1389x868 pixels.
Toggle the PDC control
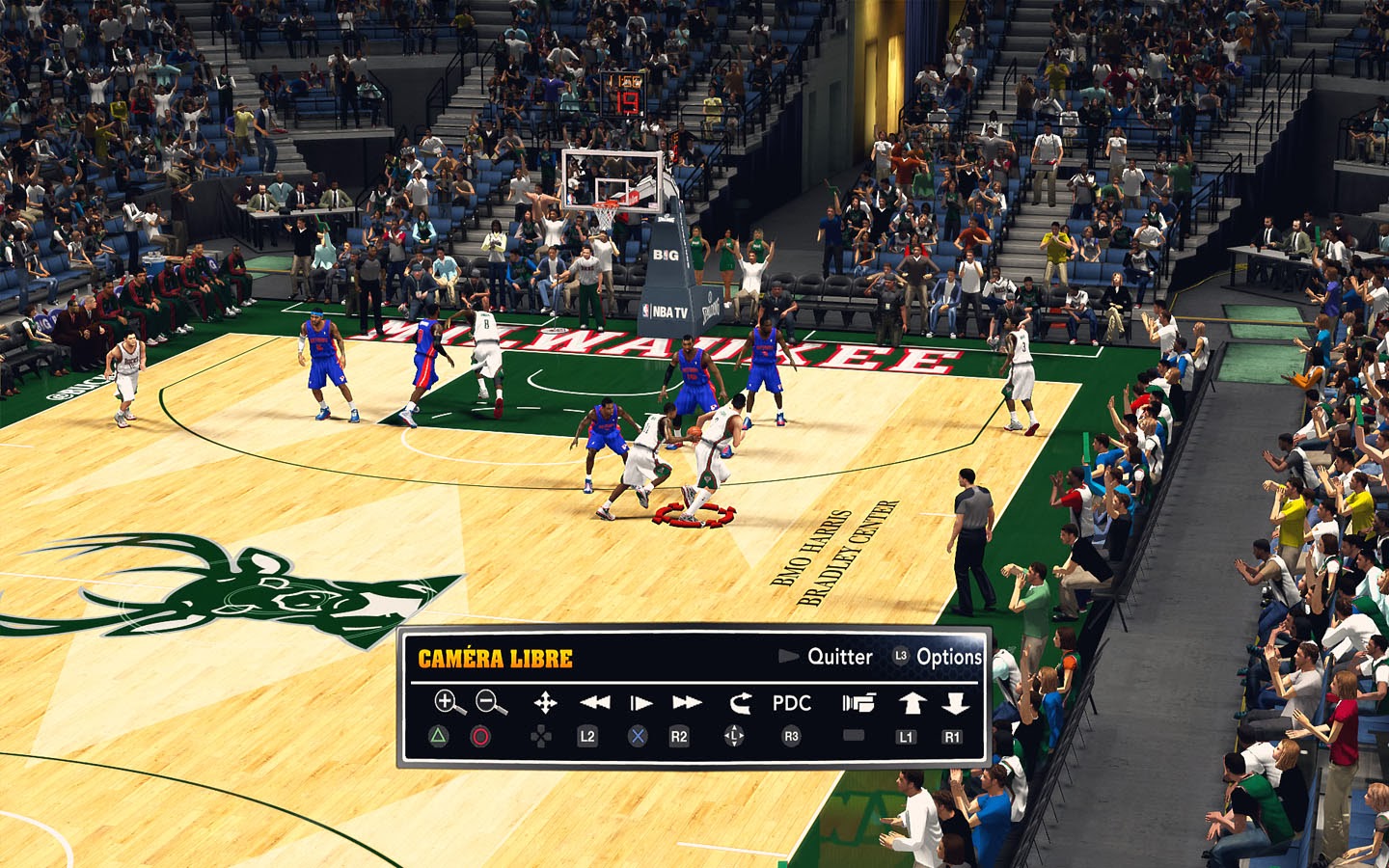pos(791,703)
